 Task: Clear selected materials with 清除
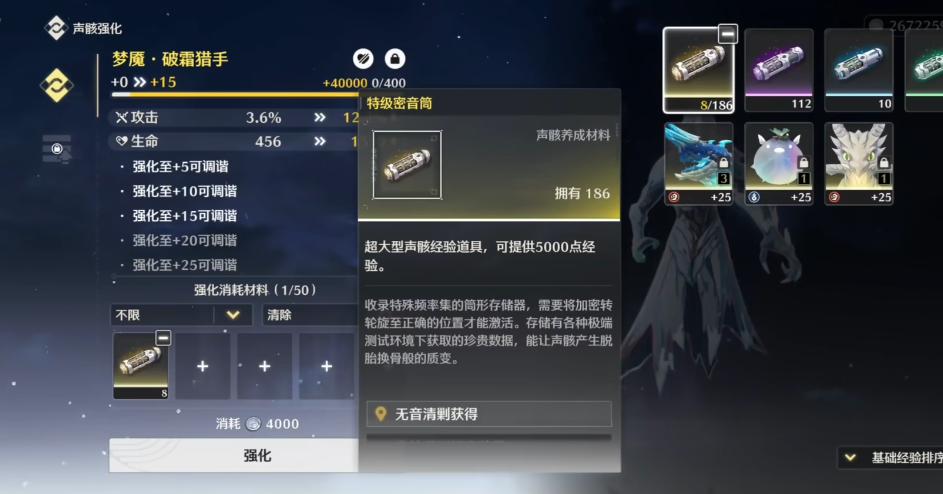click(308, 315)
